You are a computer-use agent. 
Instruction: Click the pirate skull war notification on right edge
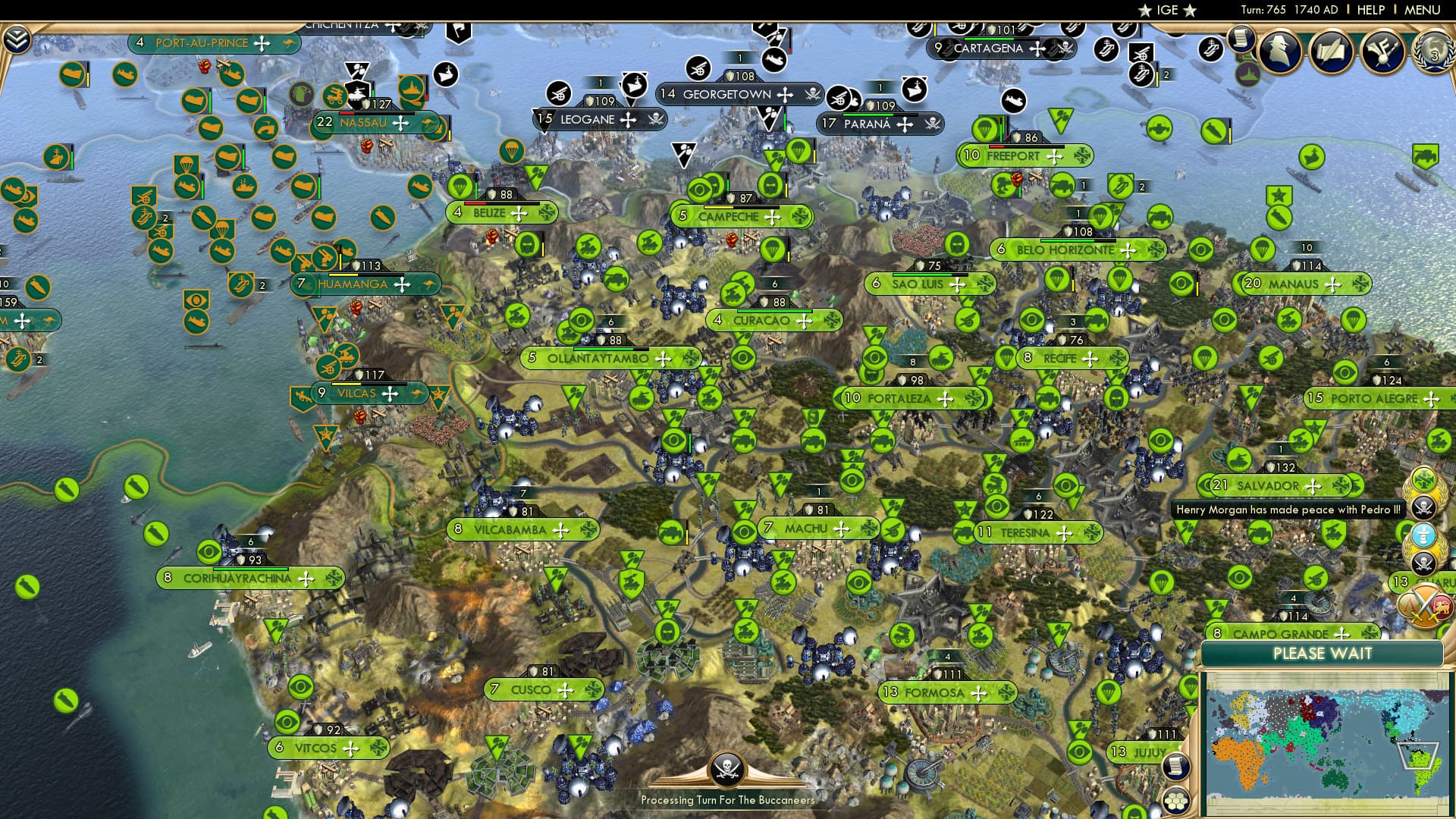point(1424,506)
